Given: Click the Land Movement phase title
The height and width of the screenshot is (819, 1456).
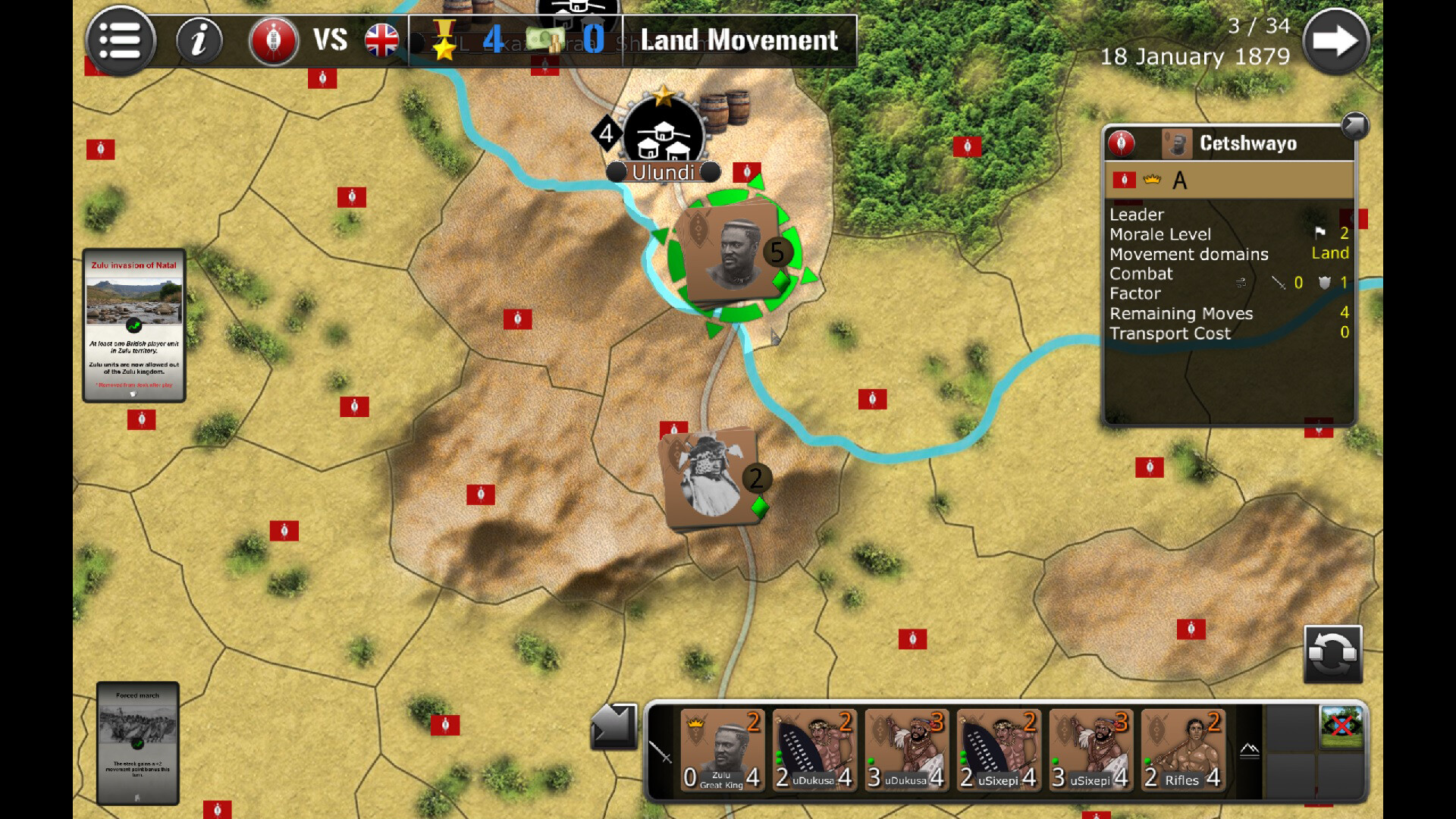Looking at the screenshot, I should 738,41.
